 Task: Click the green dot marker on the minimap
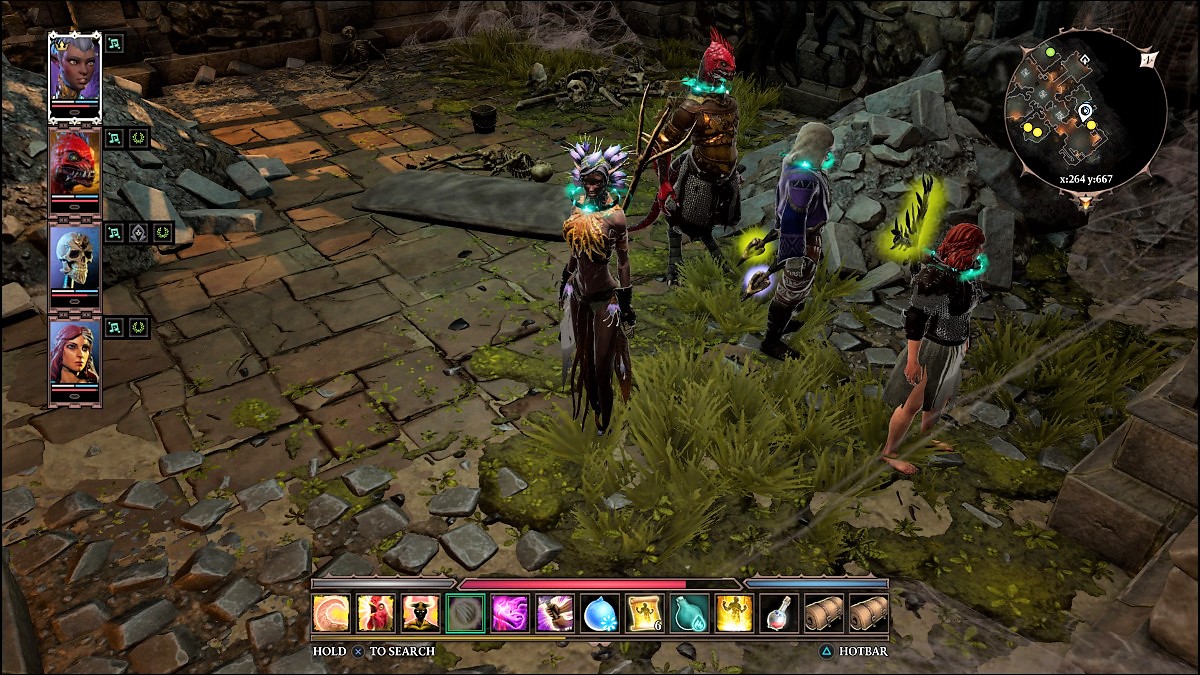pos(1051,52)
